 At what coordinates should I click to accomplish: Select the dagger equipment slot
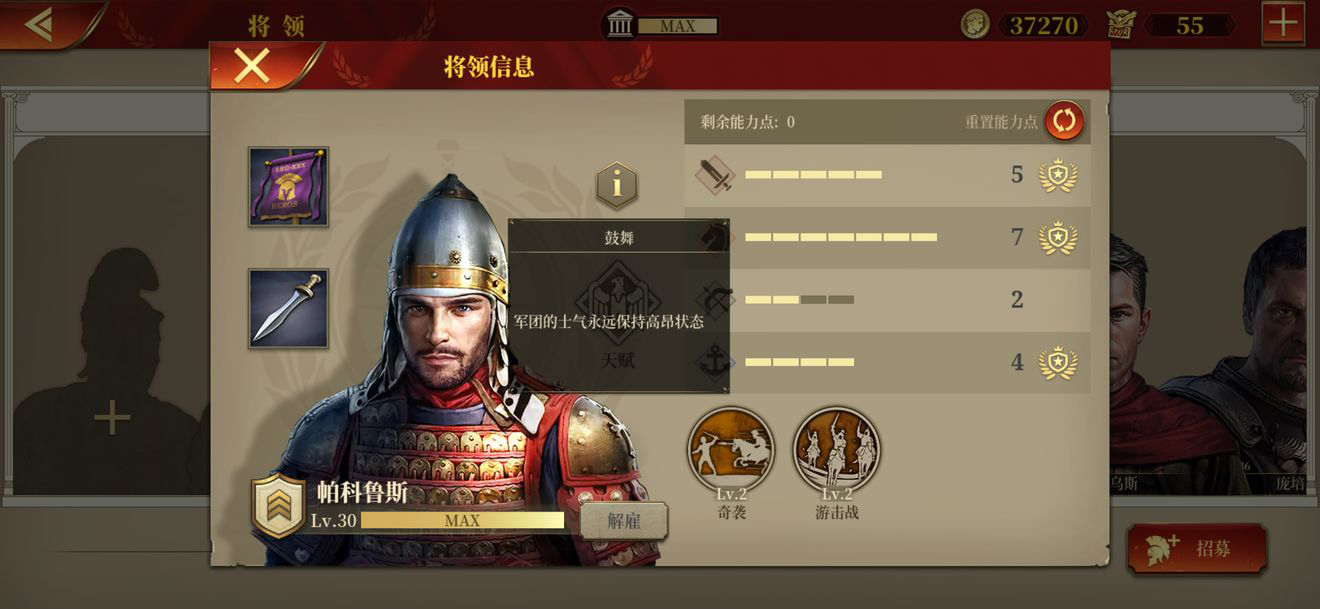point(288,308)
